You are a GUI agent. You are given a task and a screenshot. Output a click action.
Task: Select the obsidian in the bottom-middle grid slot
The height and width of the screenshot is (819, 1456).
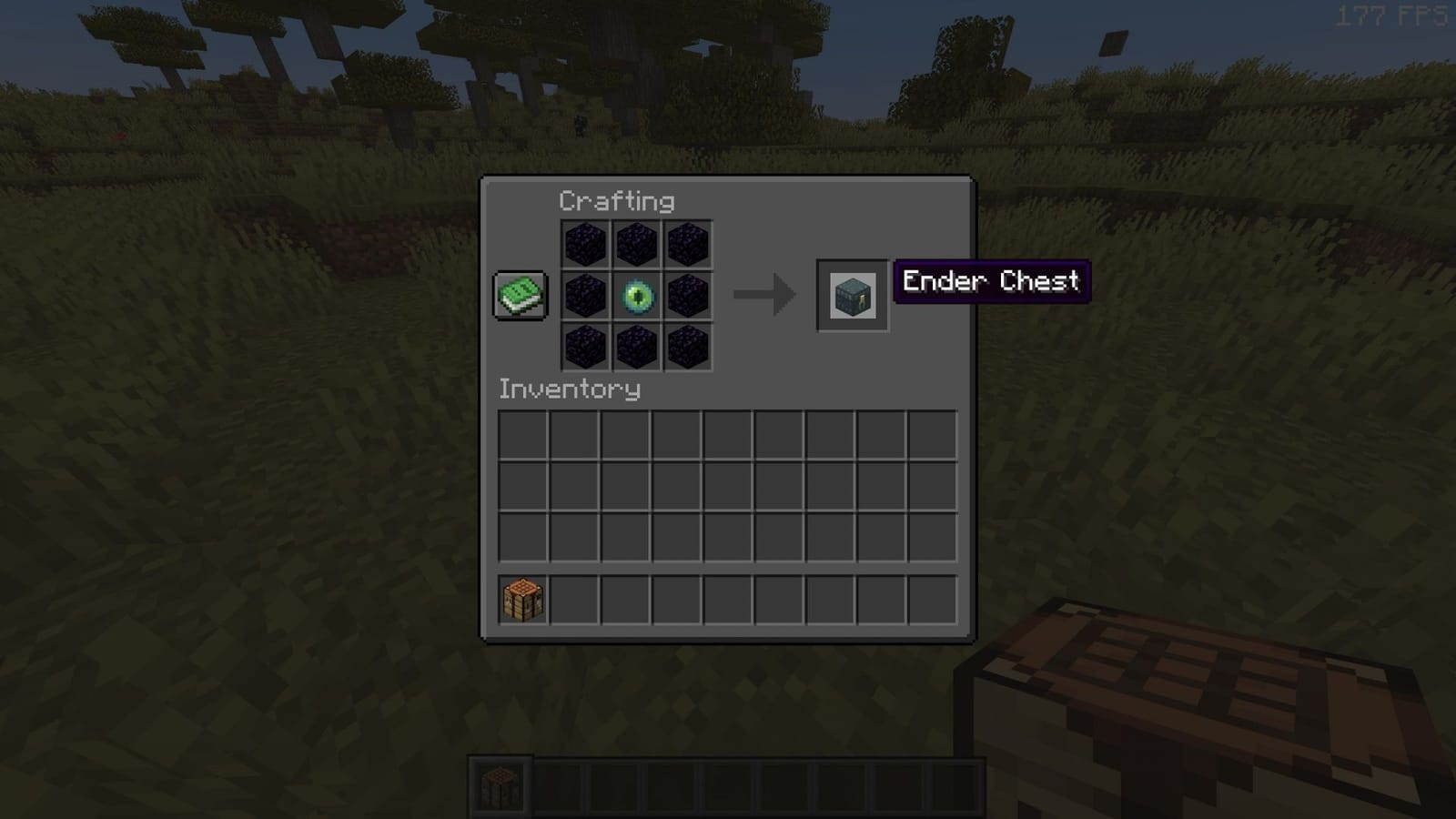(x=638, y=347)
